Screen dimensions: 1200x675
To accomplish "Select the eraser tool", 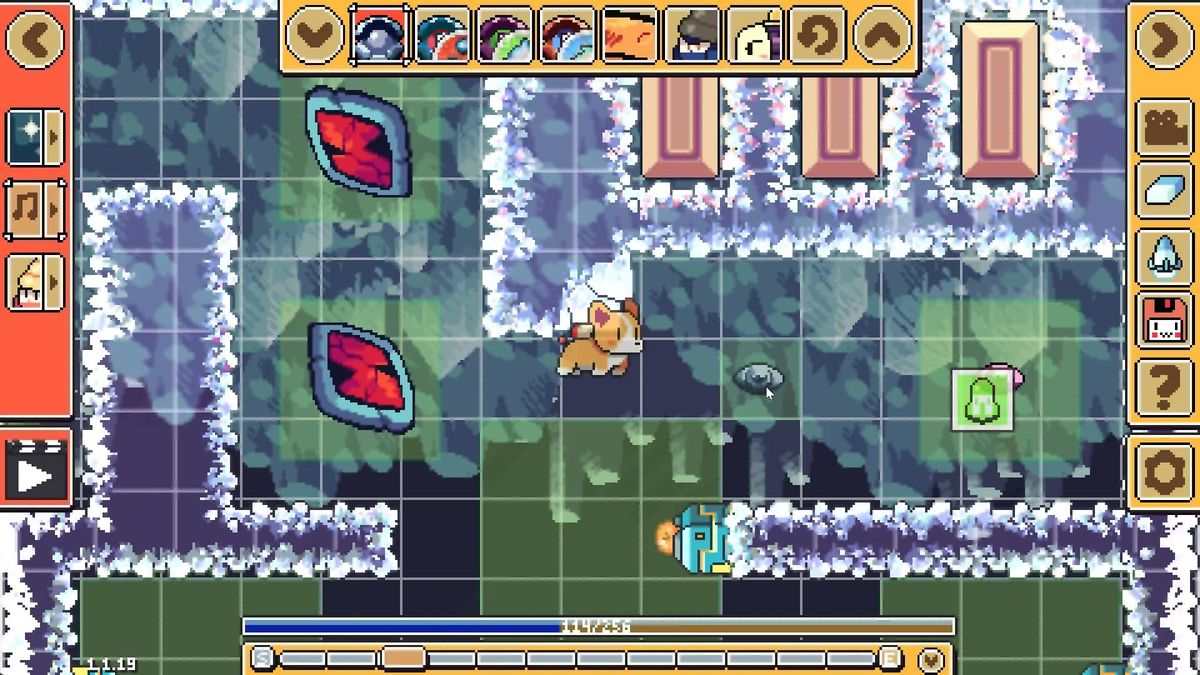I will [1164, 192].
